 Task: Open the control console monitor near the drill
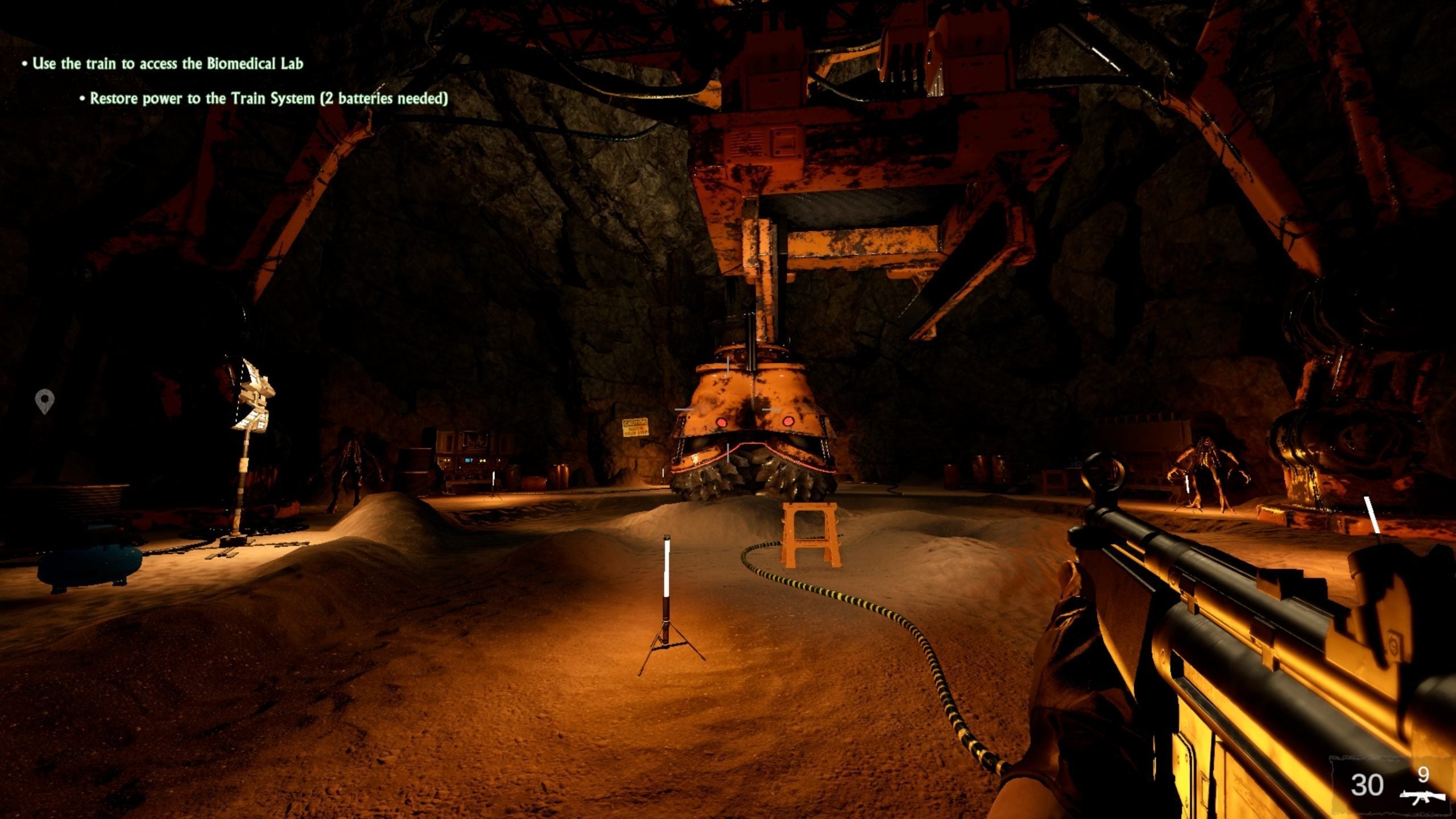pos(469,460)
